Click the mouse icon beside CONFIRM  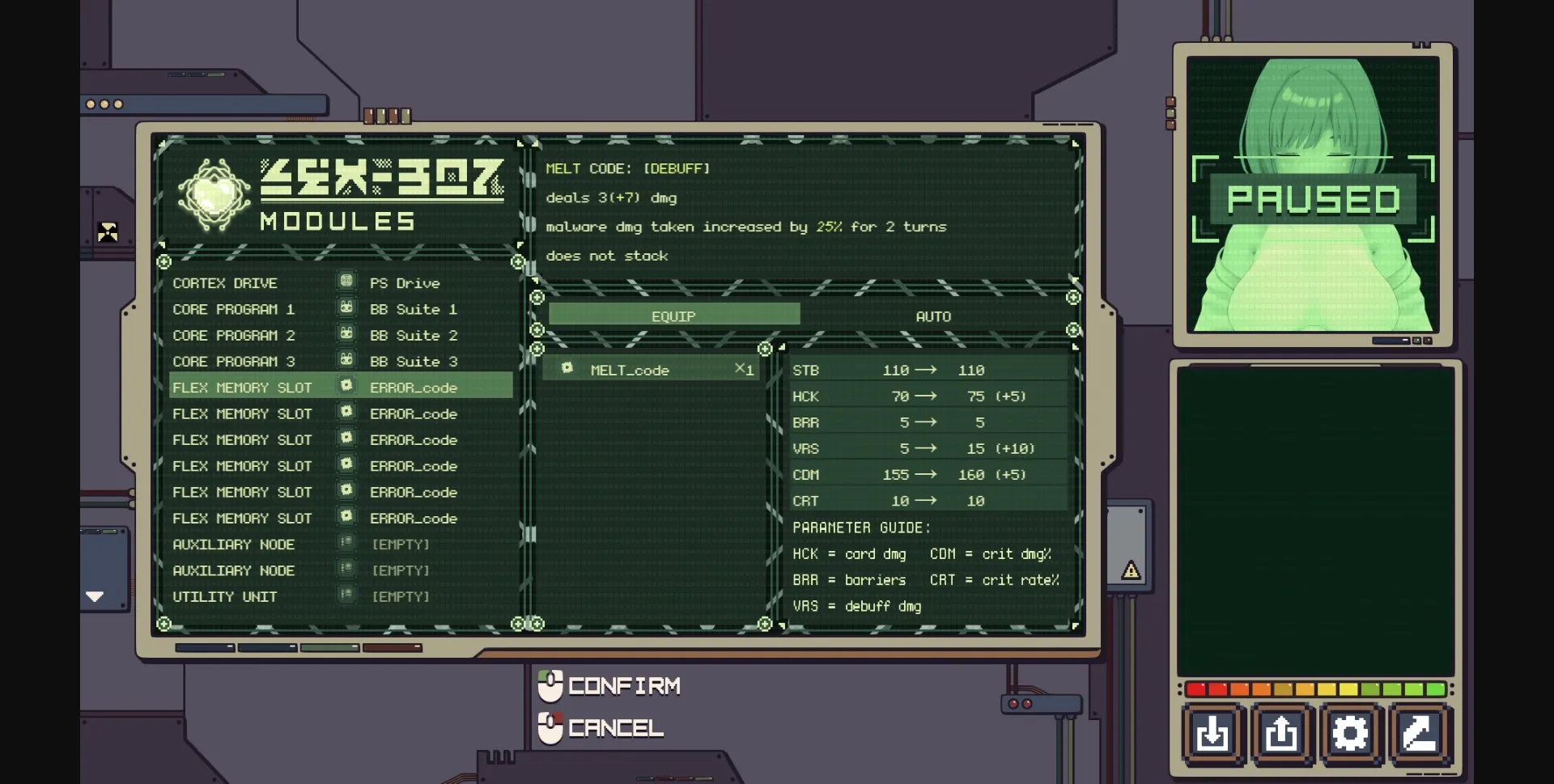pos(550,685)
